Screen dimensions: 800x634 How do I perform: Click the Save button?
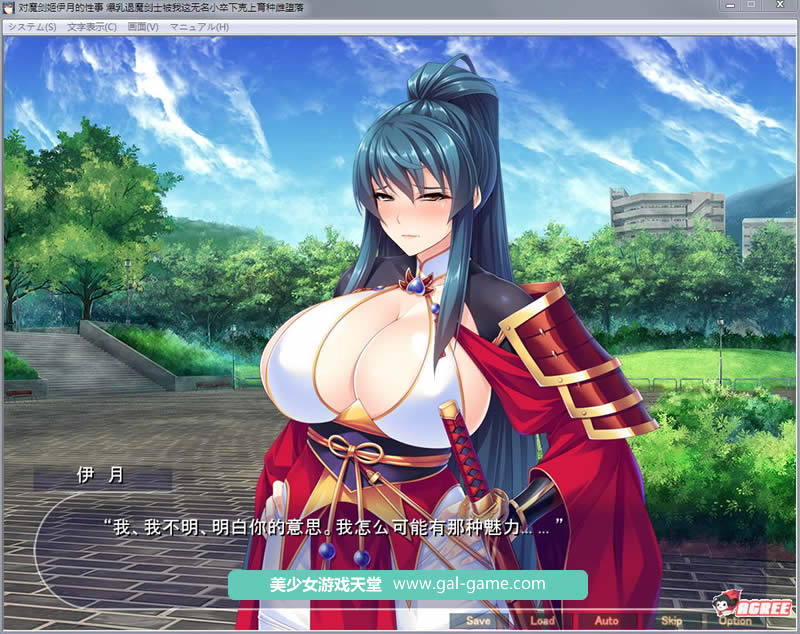point(478,621)
